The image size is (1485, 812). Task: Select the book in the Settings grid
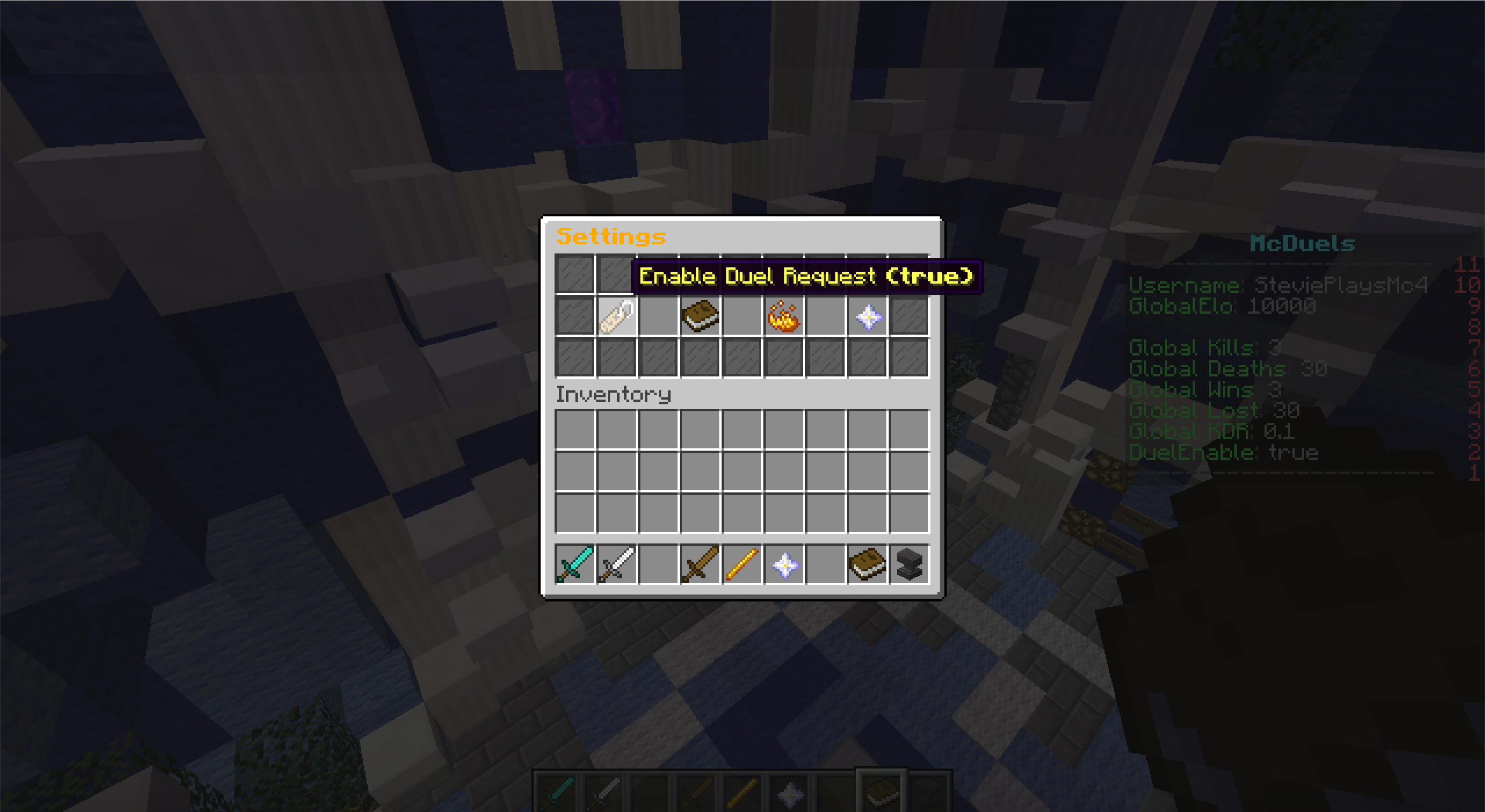700,317
